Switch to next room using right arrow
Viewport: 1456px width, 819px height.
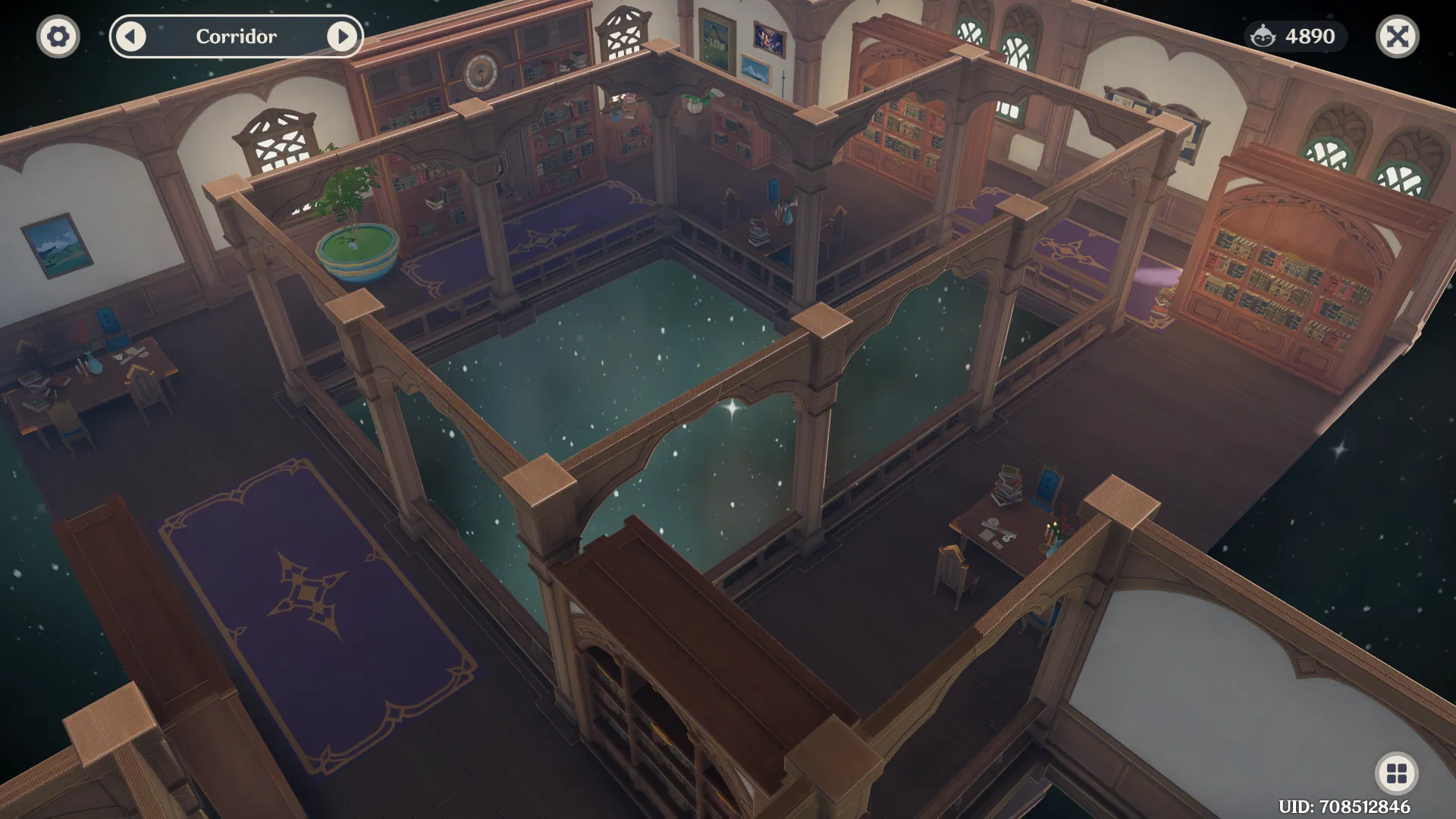tap(345, 36)
